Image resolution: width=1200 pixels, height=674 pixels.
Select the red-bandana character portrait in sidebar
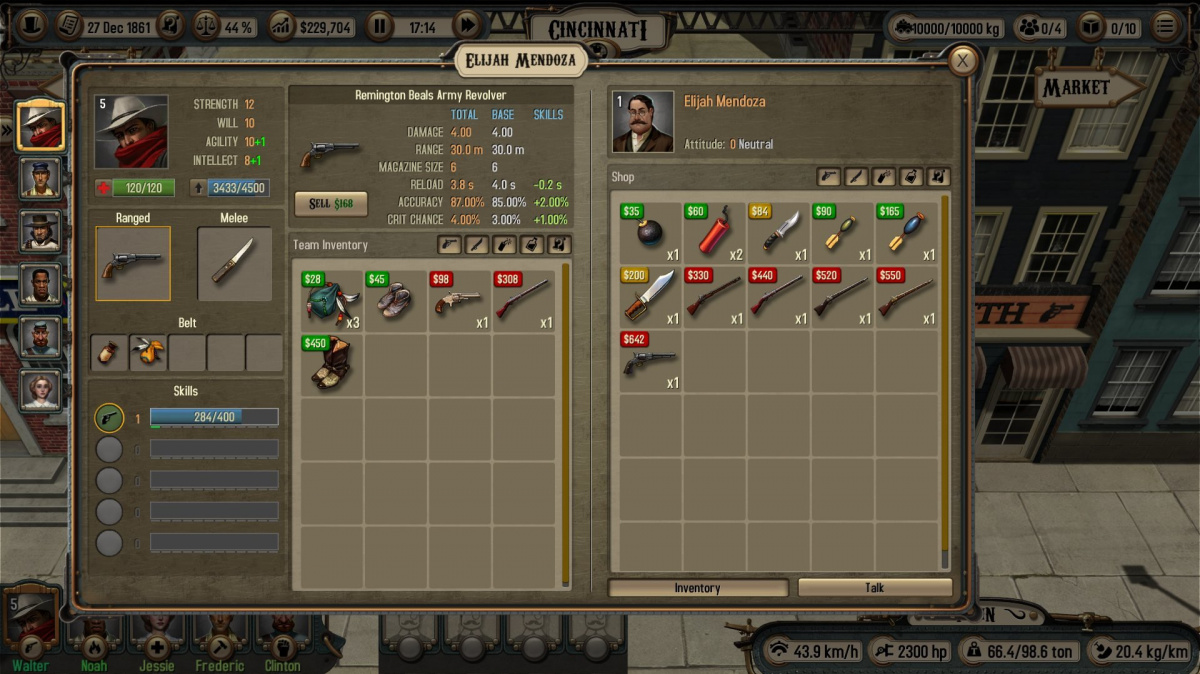tap(41, 126)
